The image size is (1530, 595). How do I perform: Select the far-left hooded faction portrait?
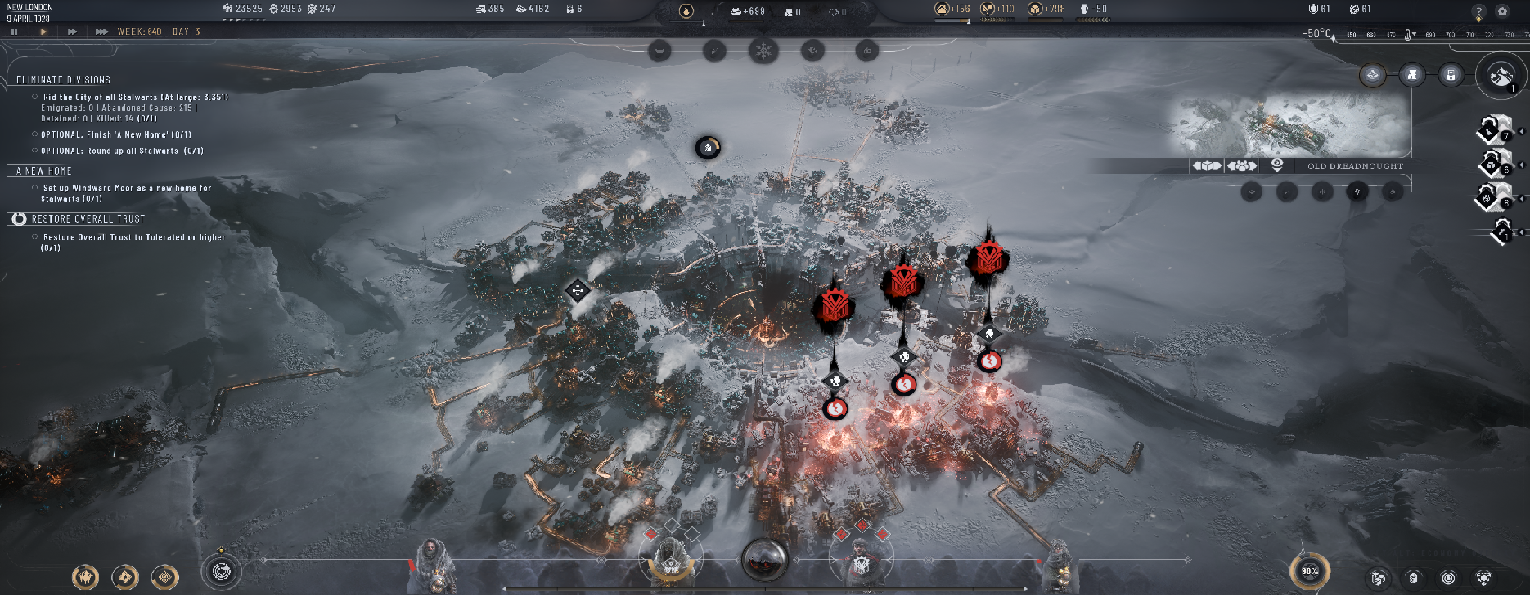pyautogui.click(x=432, y=561)
